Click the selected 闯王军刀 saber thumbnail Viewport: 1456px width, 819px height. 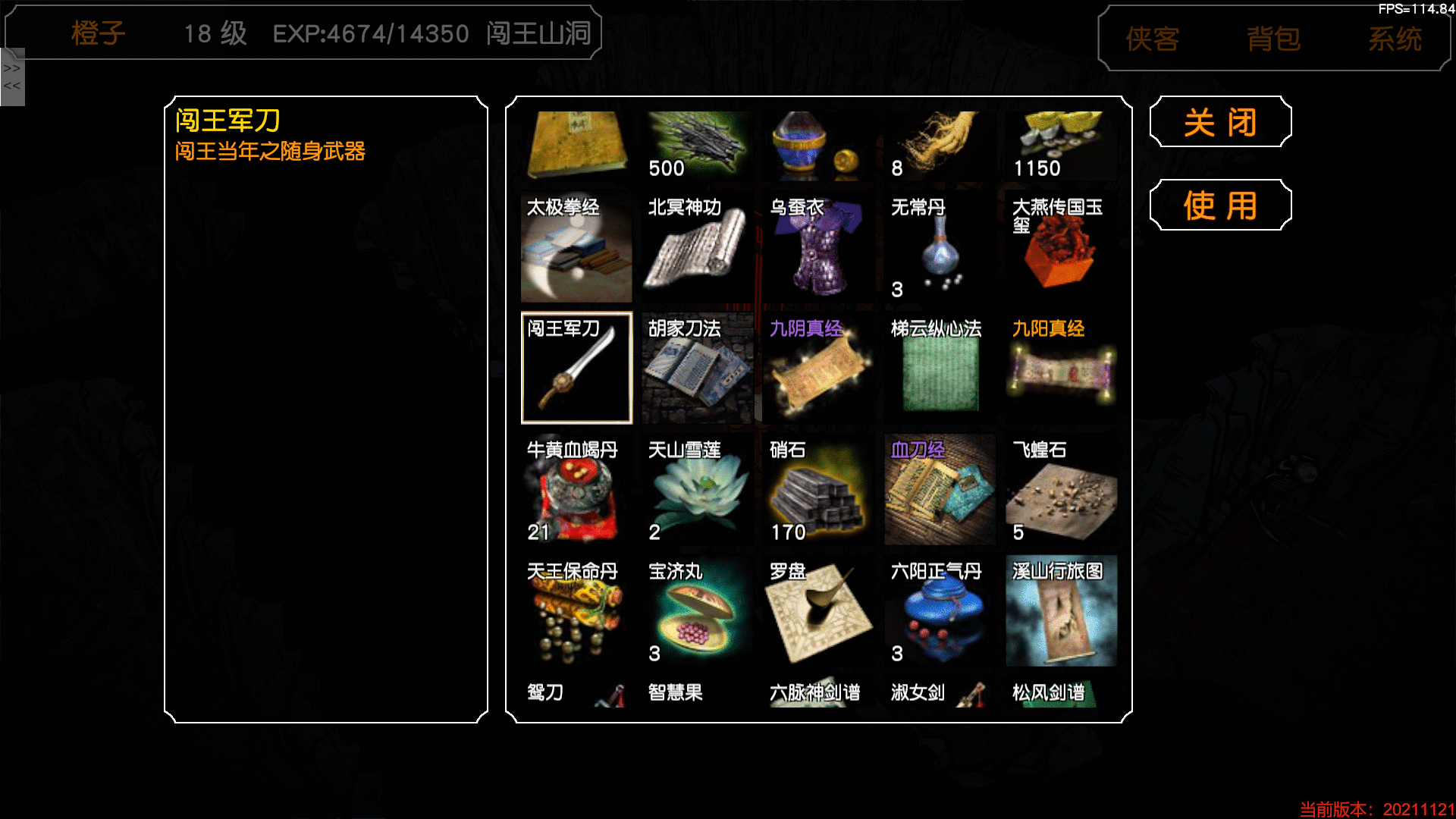[x=576, y=366]
